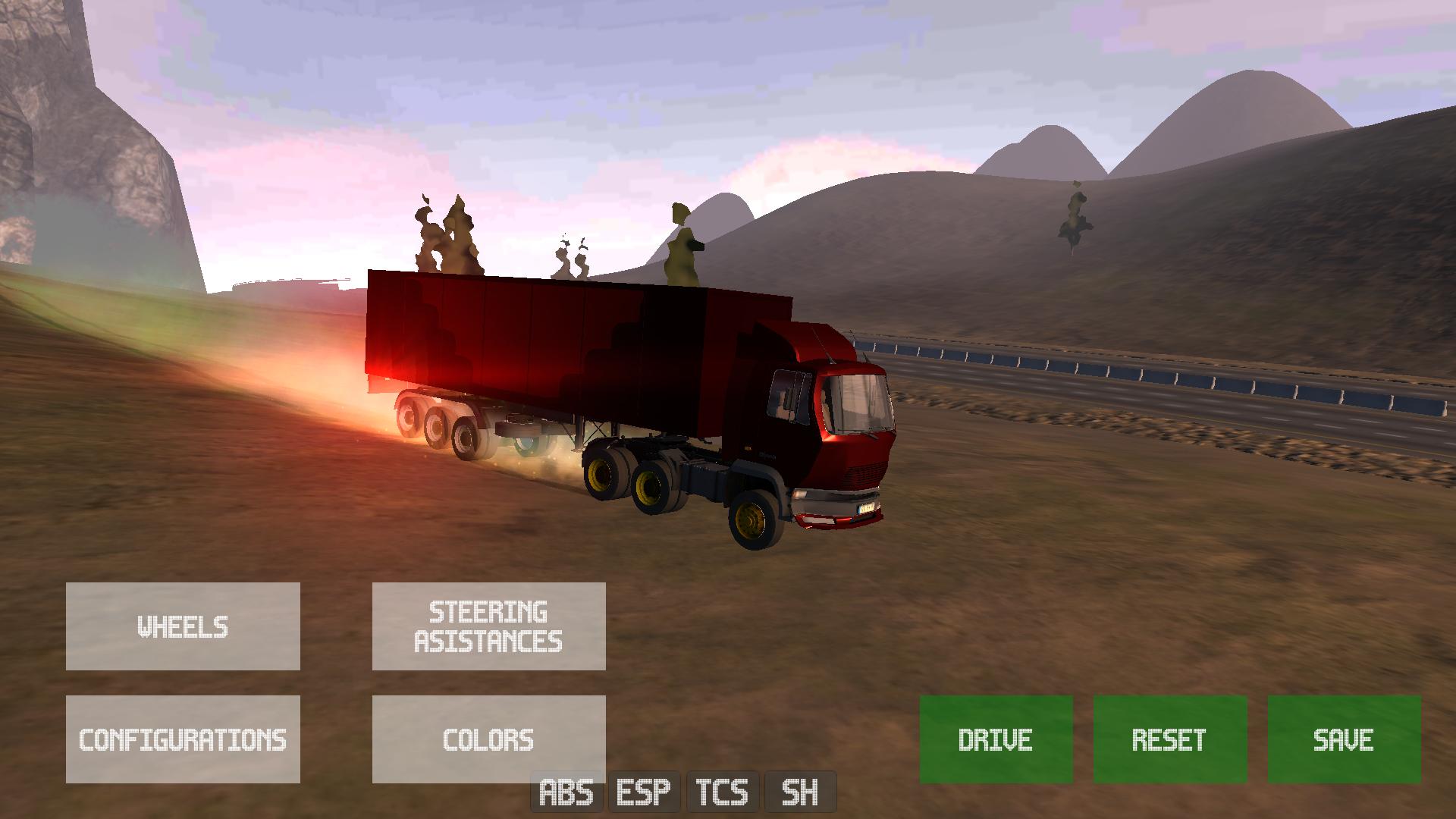Click the green Drive button
Screen dimensions: 1456x819
pyautogui.click(x=996, y=739)
